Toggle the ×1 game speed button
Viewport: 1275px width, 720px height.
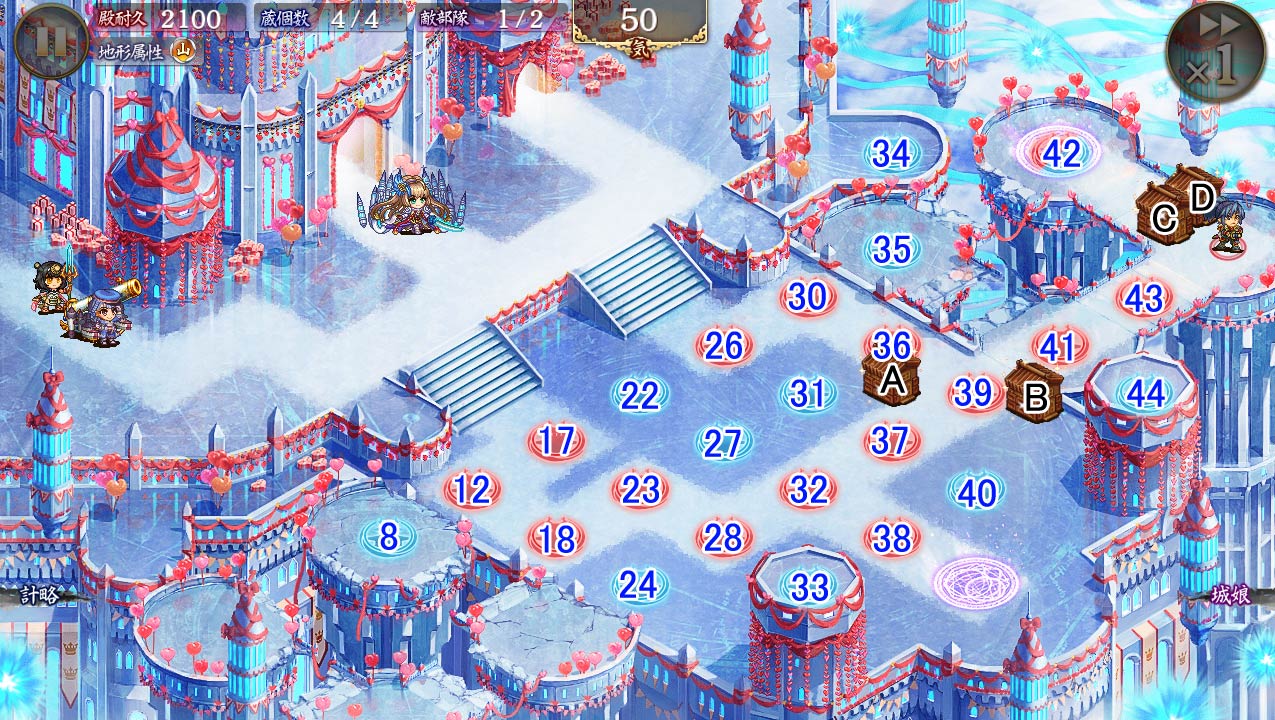(1215, 52)
